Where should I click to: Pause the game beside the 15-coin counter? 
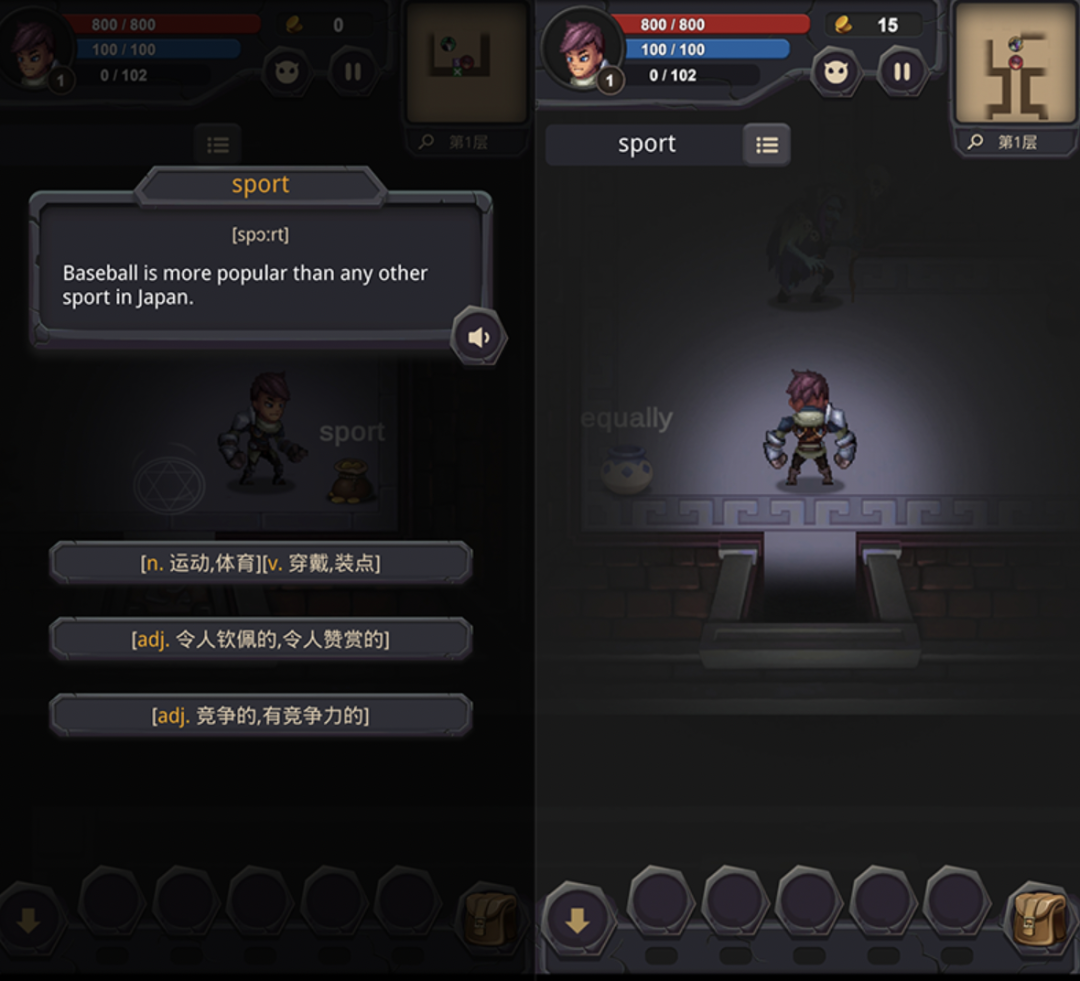pyautogui.click(x=902, y=71)
